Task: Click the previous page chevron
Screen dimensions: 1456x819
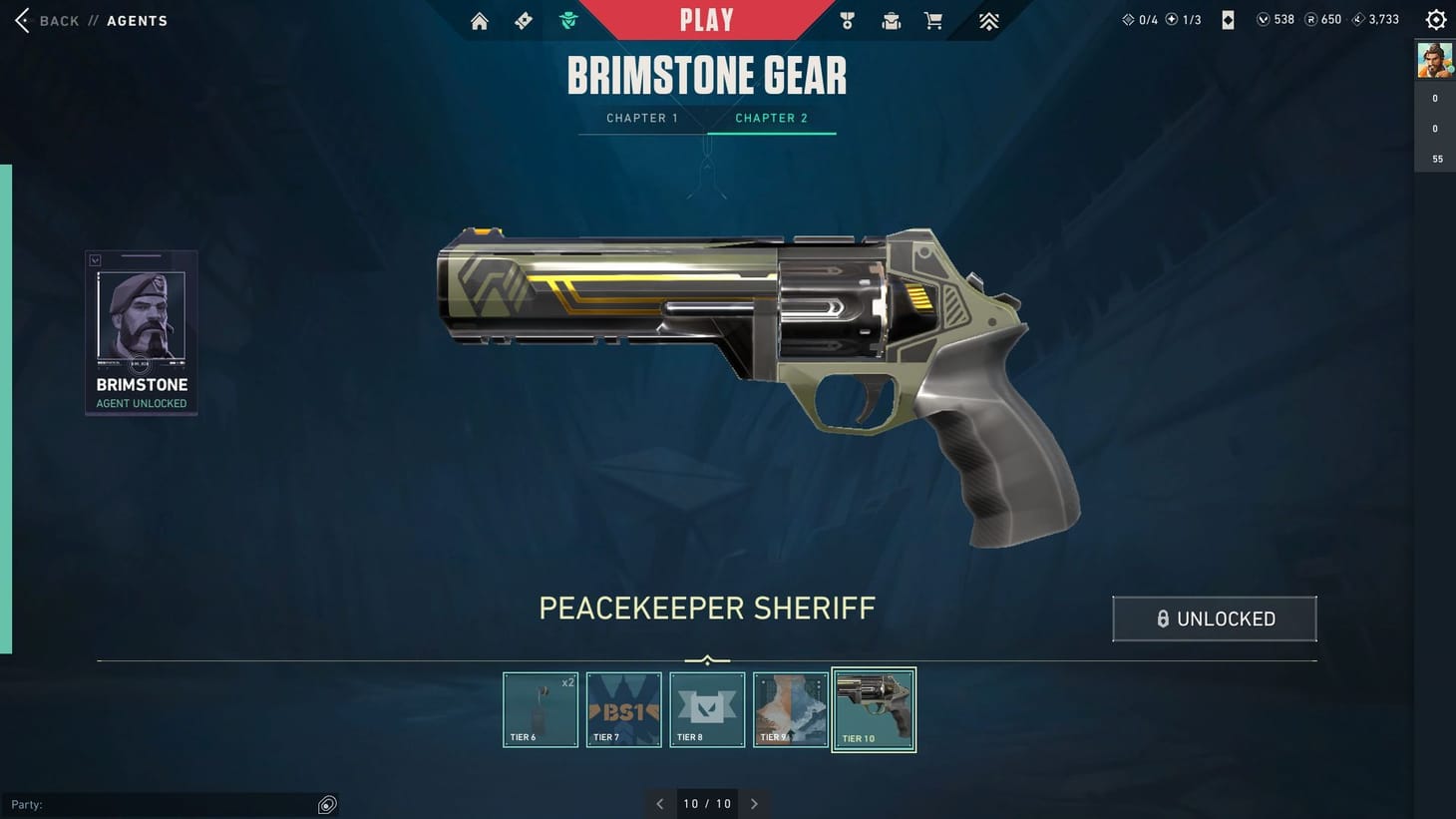Action: [659, 803]
